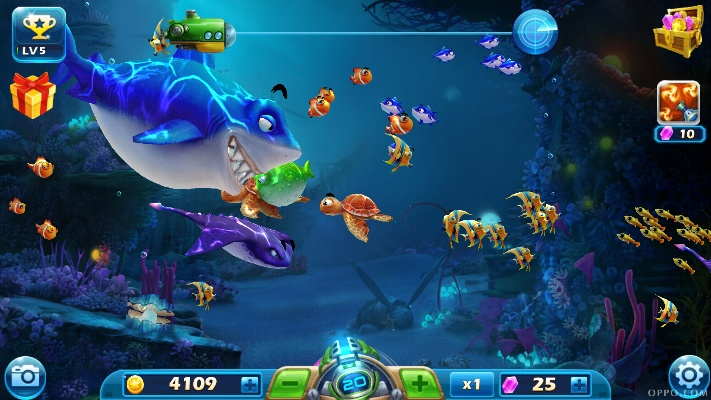
Task: Add more gold coins with the plus
Action: click(249, 383)
